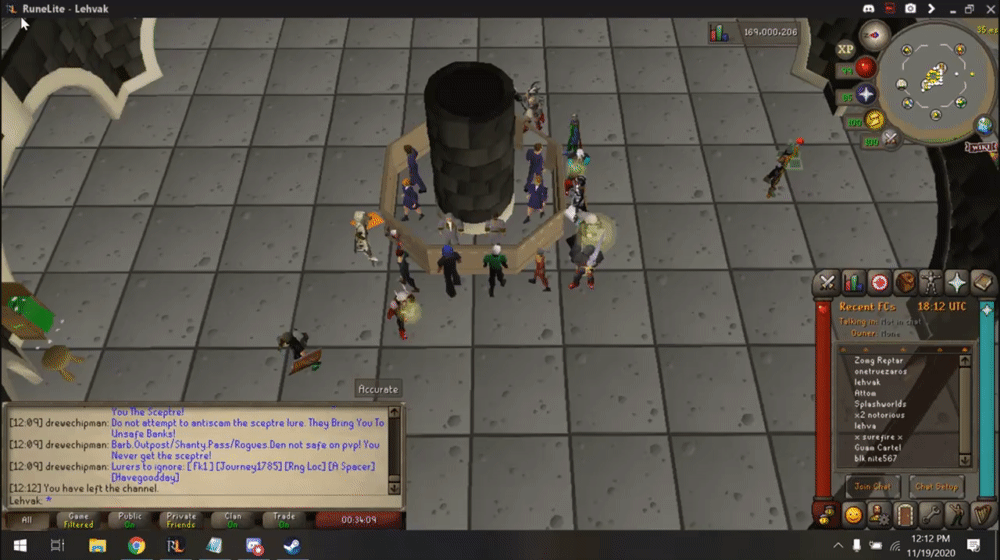Viewport: 1000px width, 560px height.
Task: Select the Game chat filter tab
Action: coord(78,520)
